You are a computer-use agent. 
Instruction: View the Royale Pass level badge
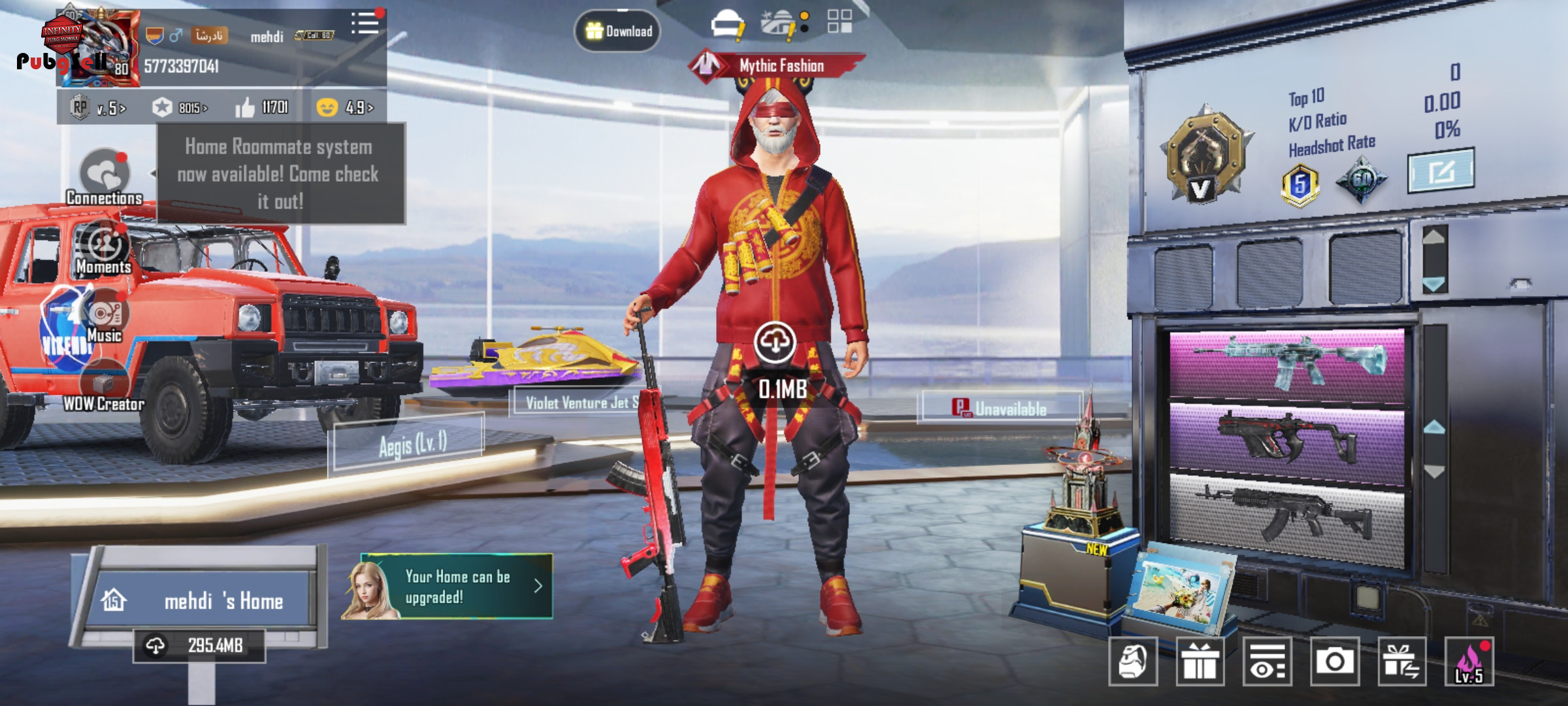tap(98, 107)
